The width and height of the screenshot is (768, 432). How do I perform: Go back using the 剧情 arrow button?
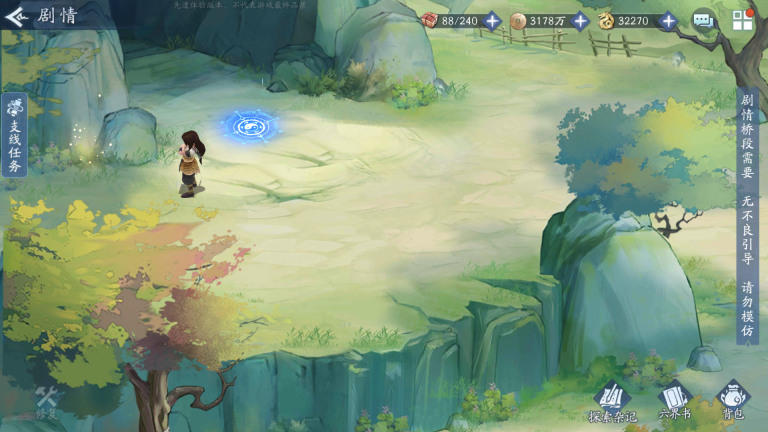(16, 17)
